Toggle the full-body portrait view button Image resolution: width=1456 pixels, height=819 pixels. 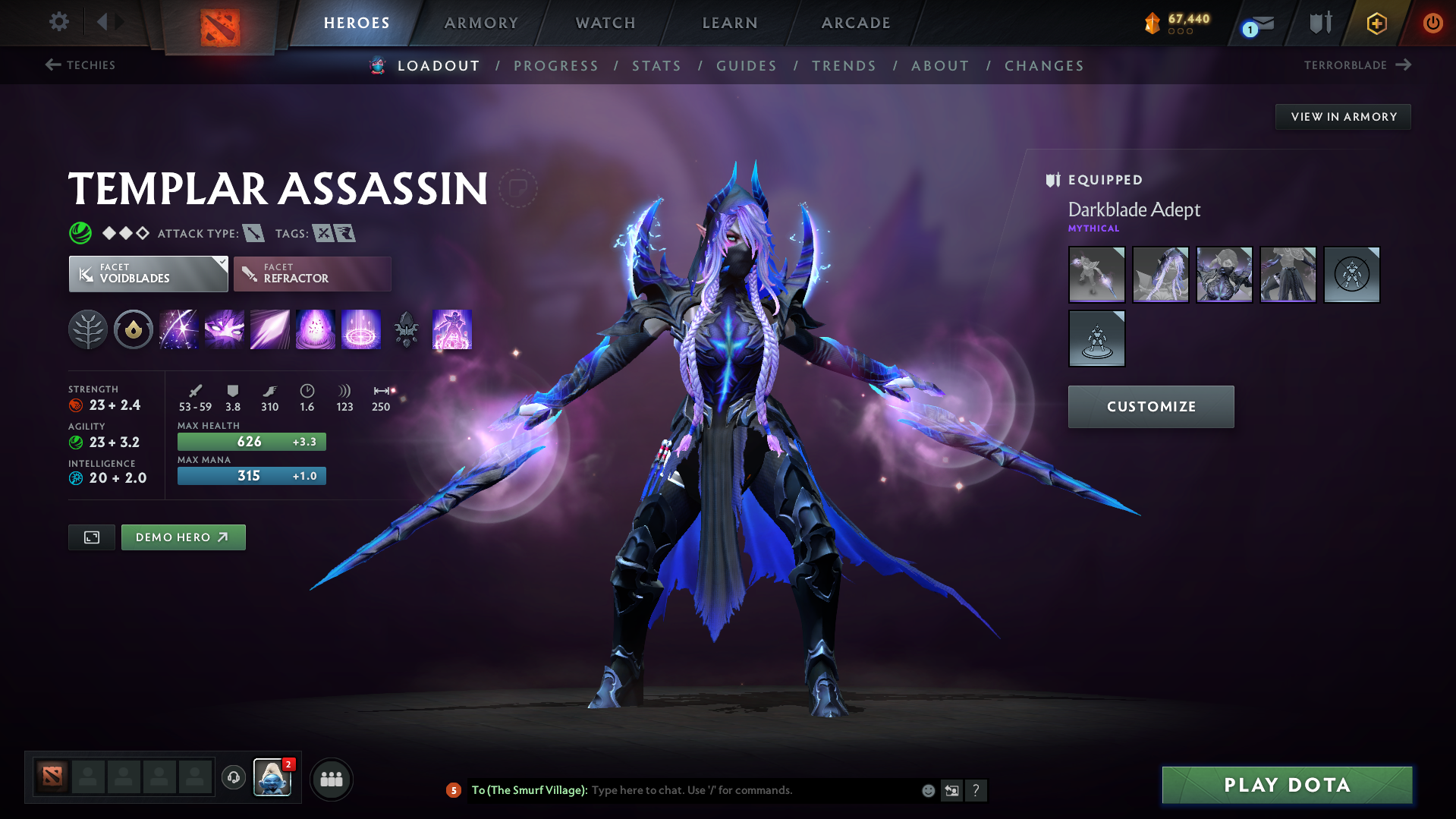click(x=91, y=537)
